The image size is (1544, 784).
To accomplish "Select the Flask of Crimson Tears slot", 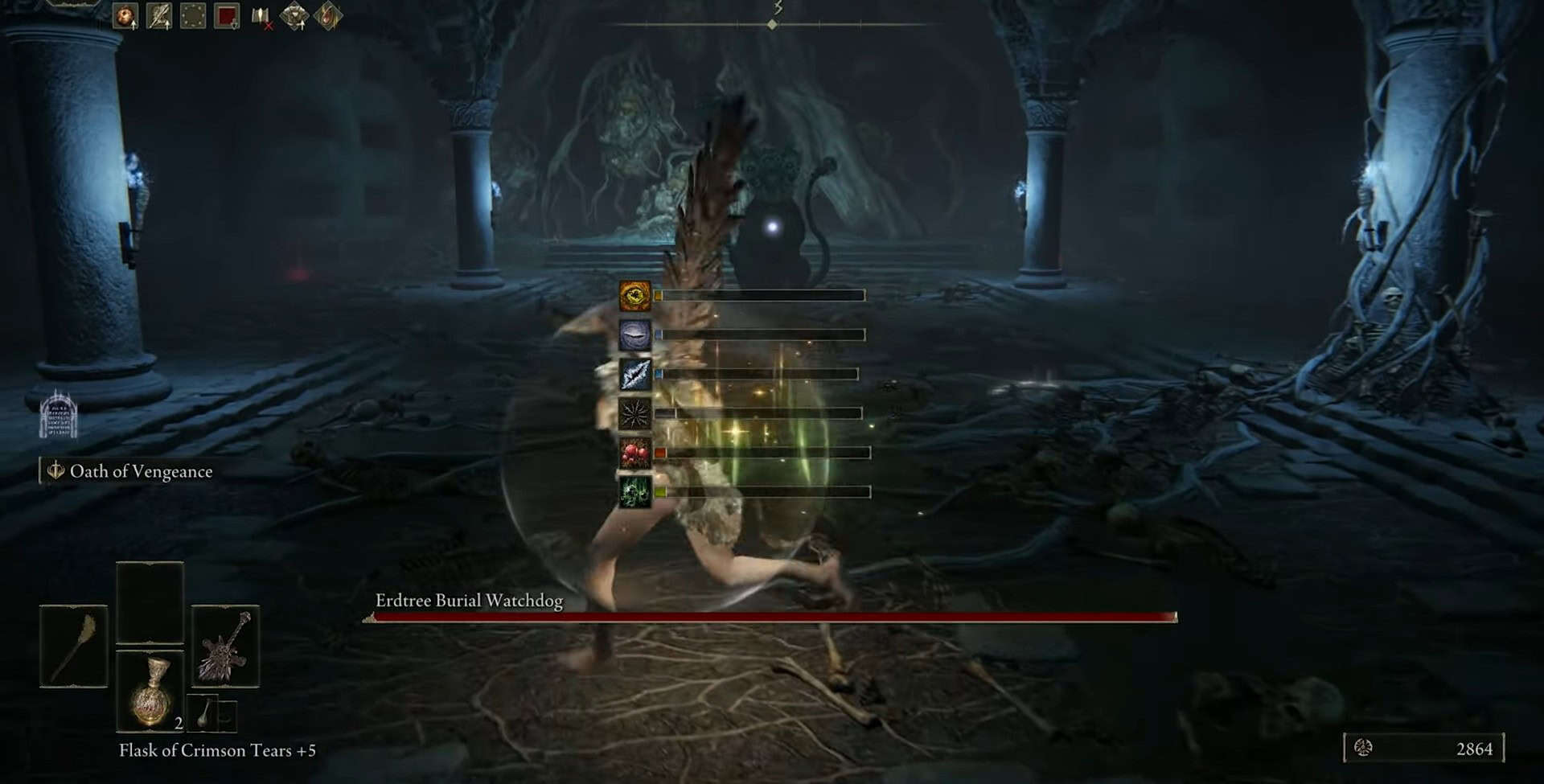I will (150, 691).
